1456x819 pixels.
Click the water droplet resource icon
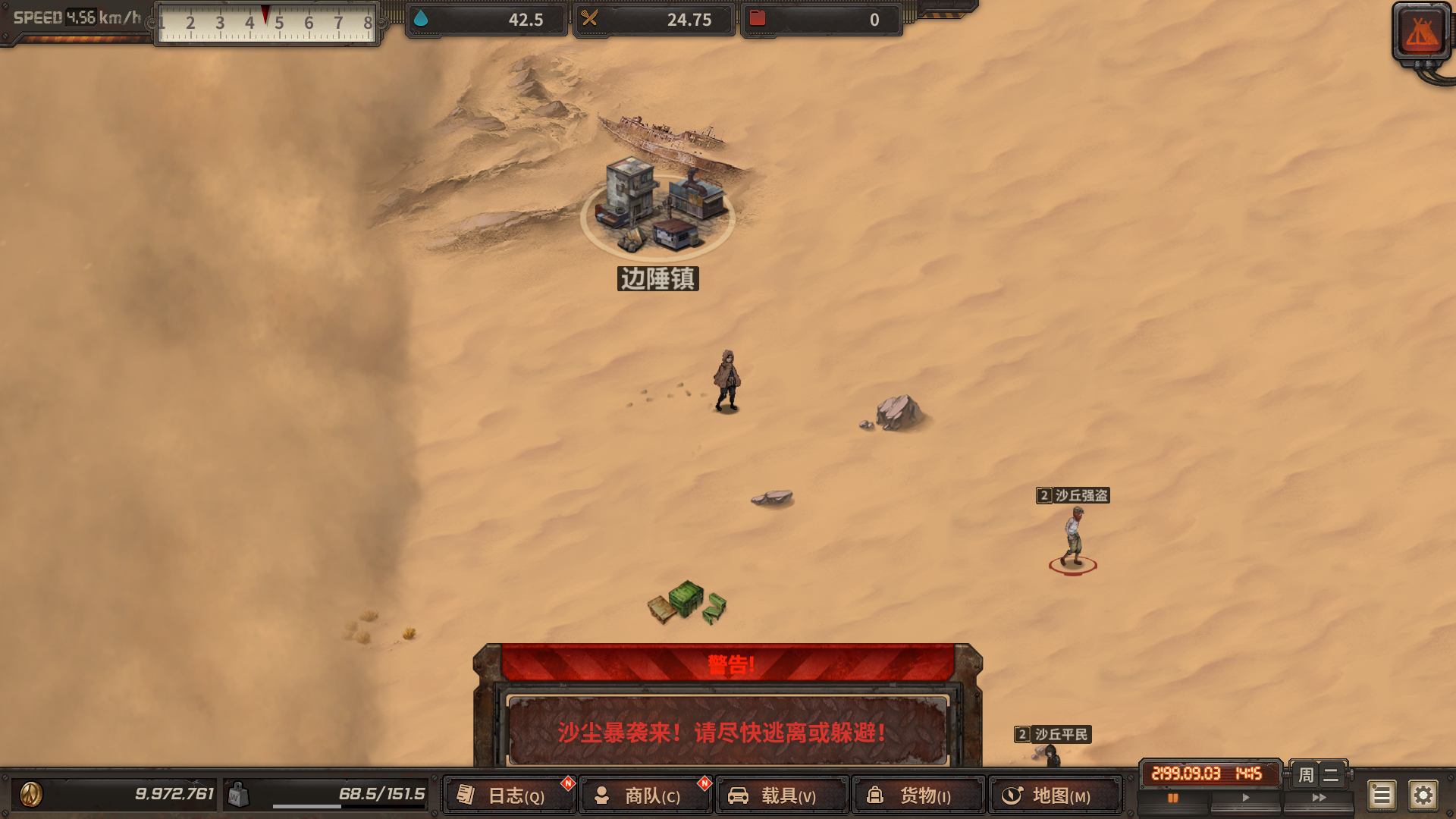pyautogui.click(x=422, y=20)
